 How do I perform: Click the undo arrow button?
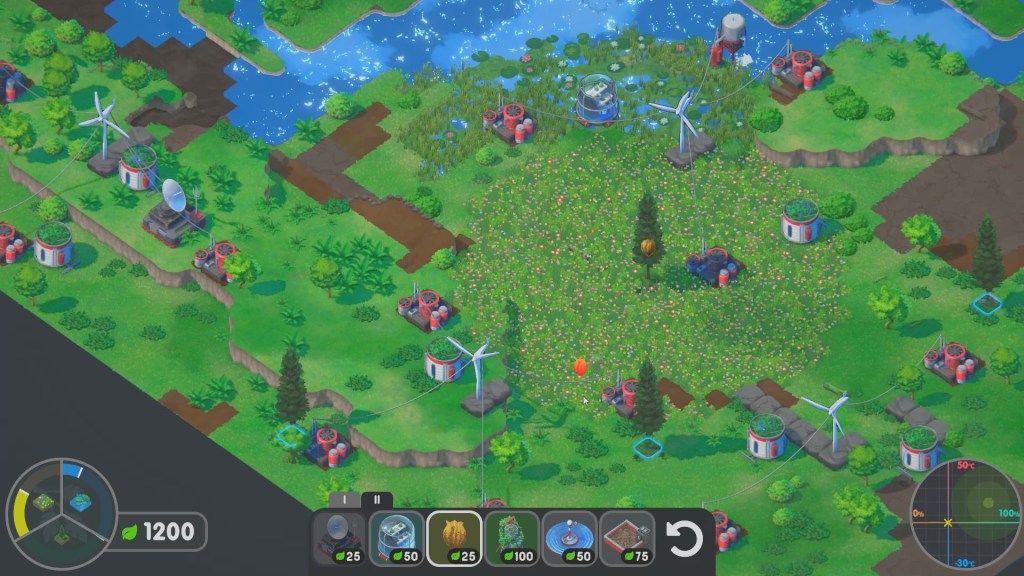[685, 540]
